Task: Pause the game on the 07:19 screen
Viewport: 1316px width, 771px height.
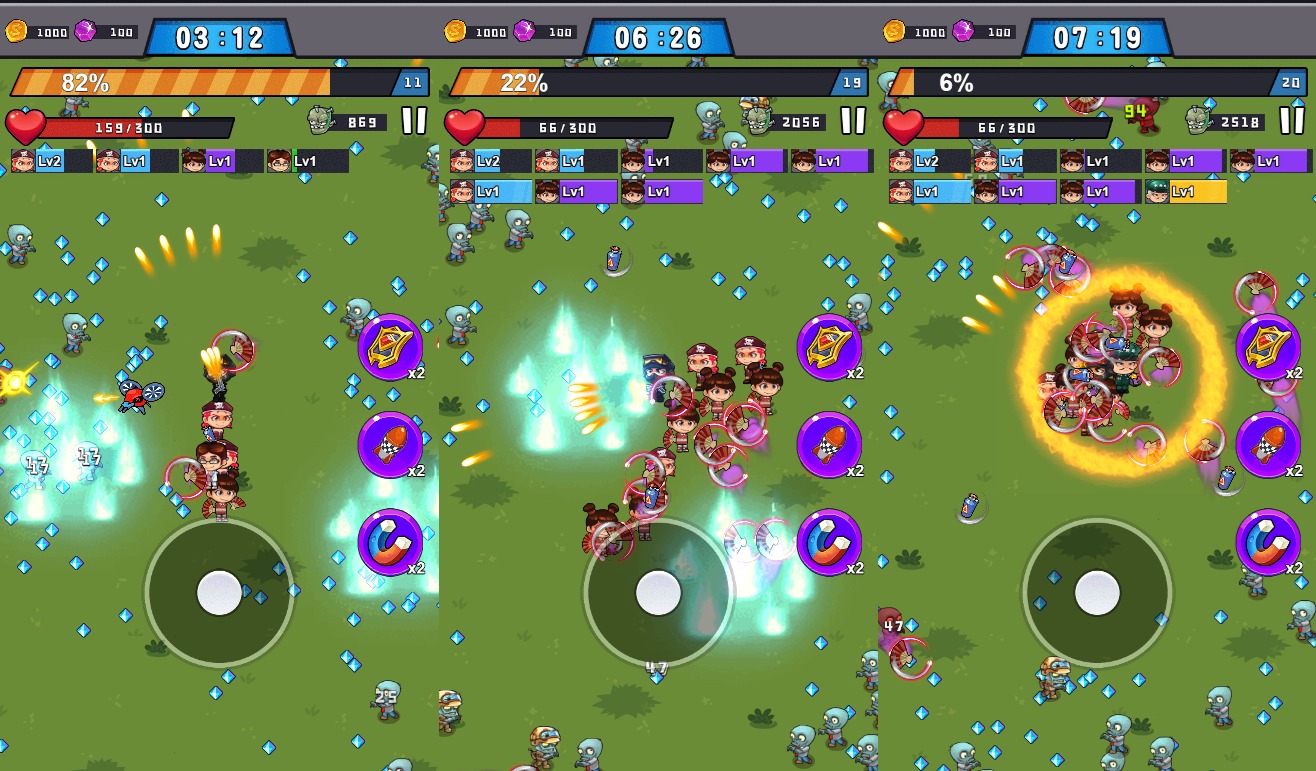Action: tap(1292, 121)
